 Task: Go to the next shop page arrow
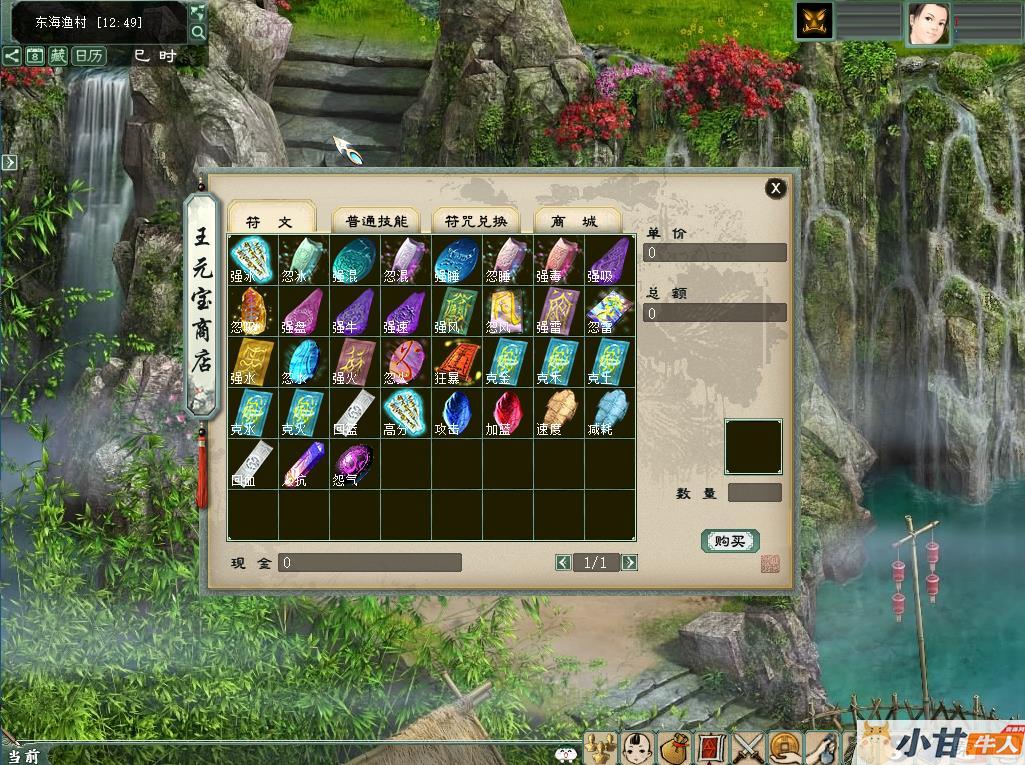629,563
